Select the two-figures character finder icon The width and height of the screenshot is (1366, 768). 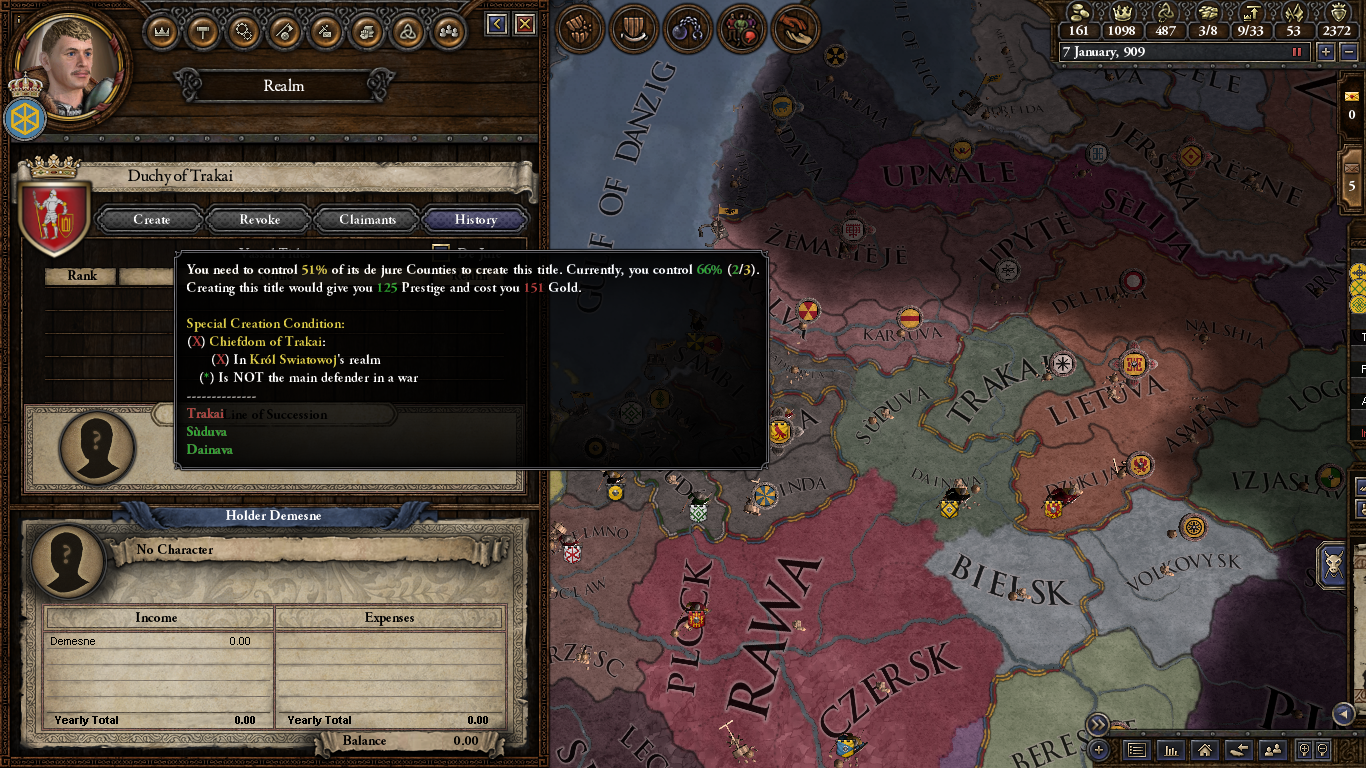tap(1274, 751)
